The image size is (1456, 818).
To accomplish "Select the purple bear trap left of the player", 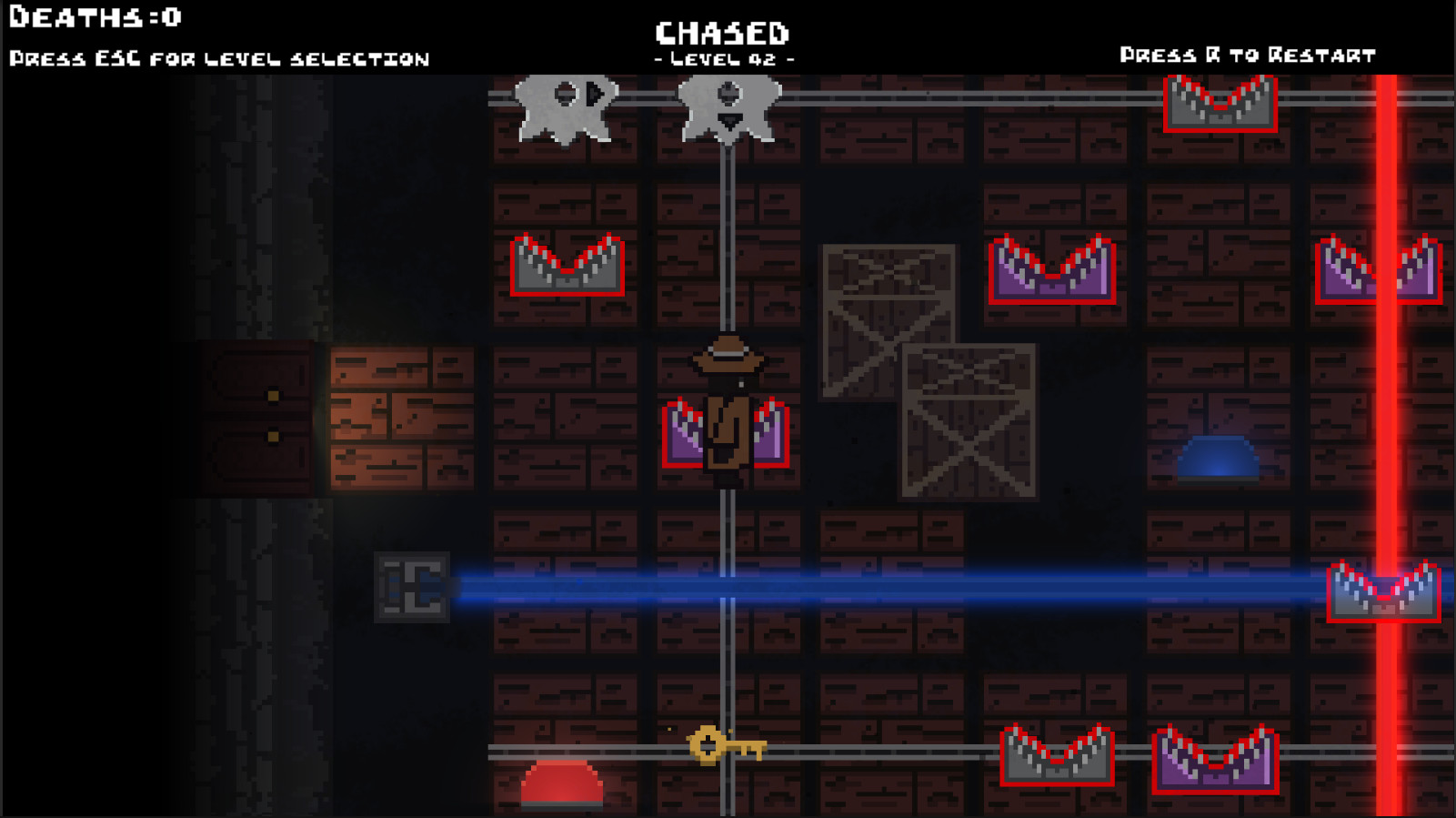I will click(x=680, y=437).
